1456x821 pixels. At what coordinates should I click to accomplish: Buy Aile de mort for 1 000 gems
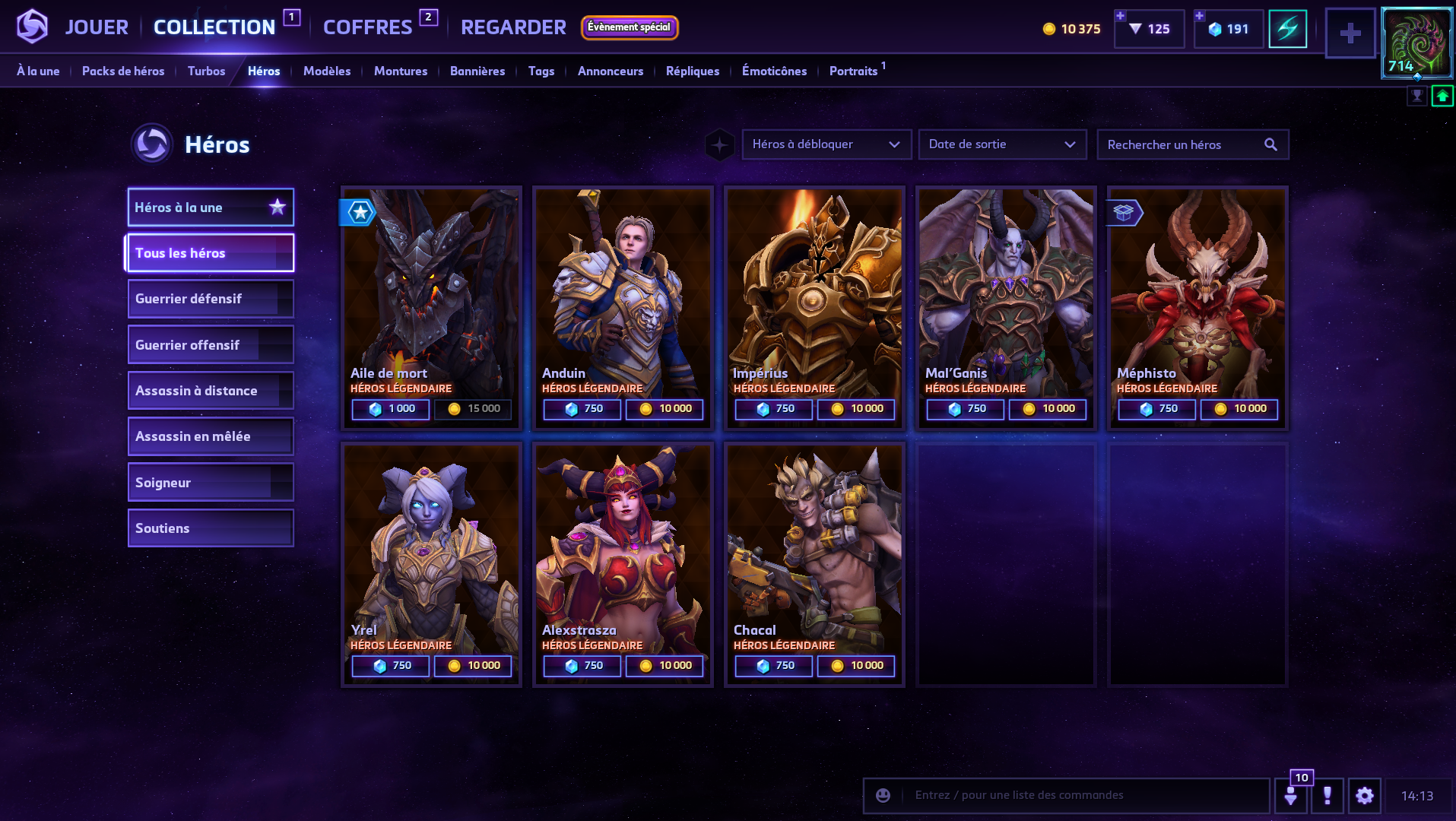coord(391,409)
